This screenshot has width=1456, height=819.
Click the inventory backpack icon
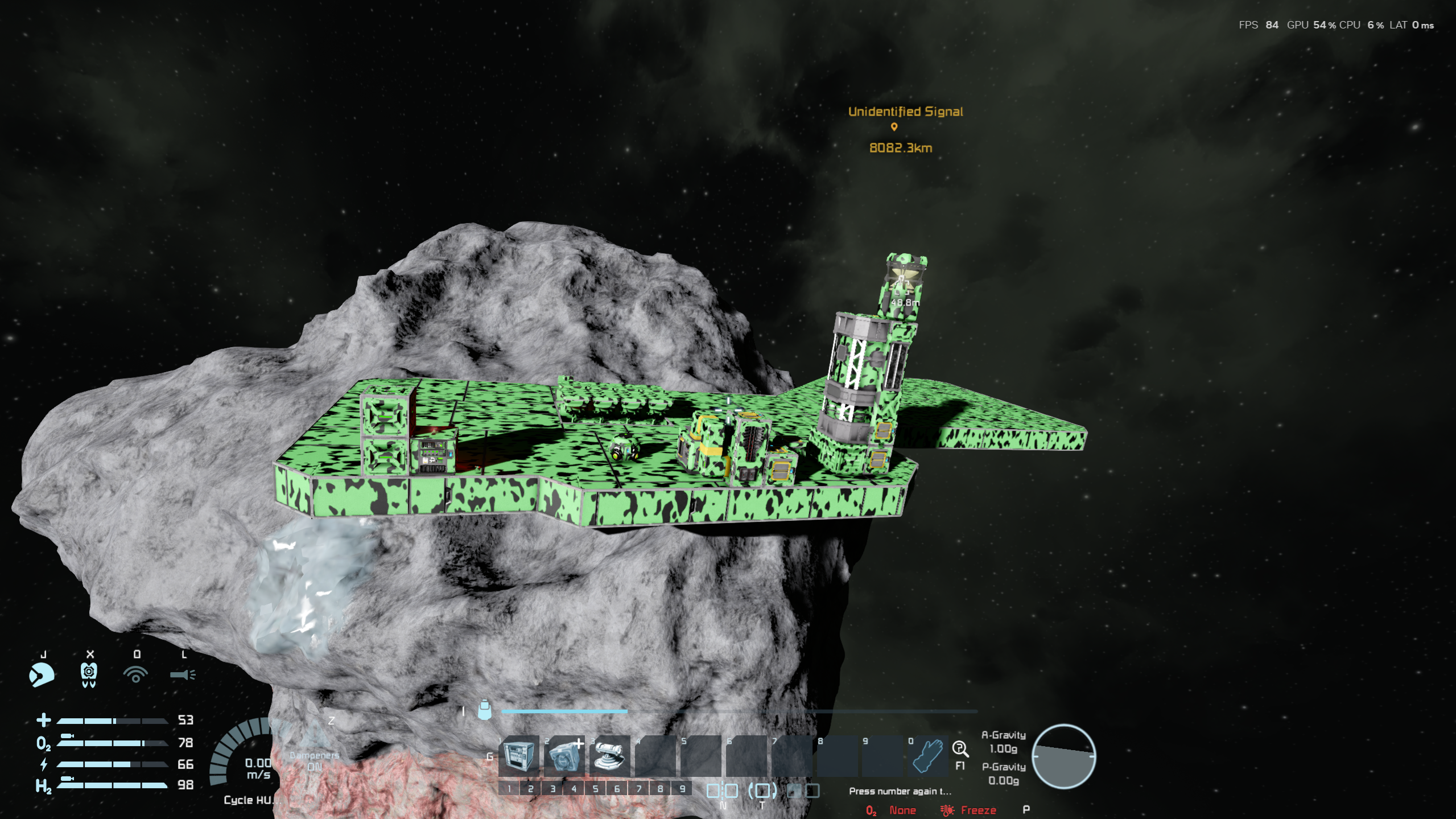click(484, 710)
